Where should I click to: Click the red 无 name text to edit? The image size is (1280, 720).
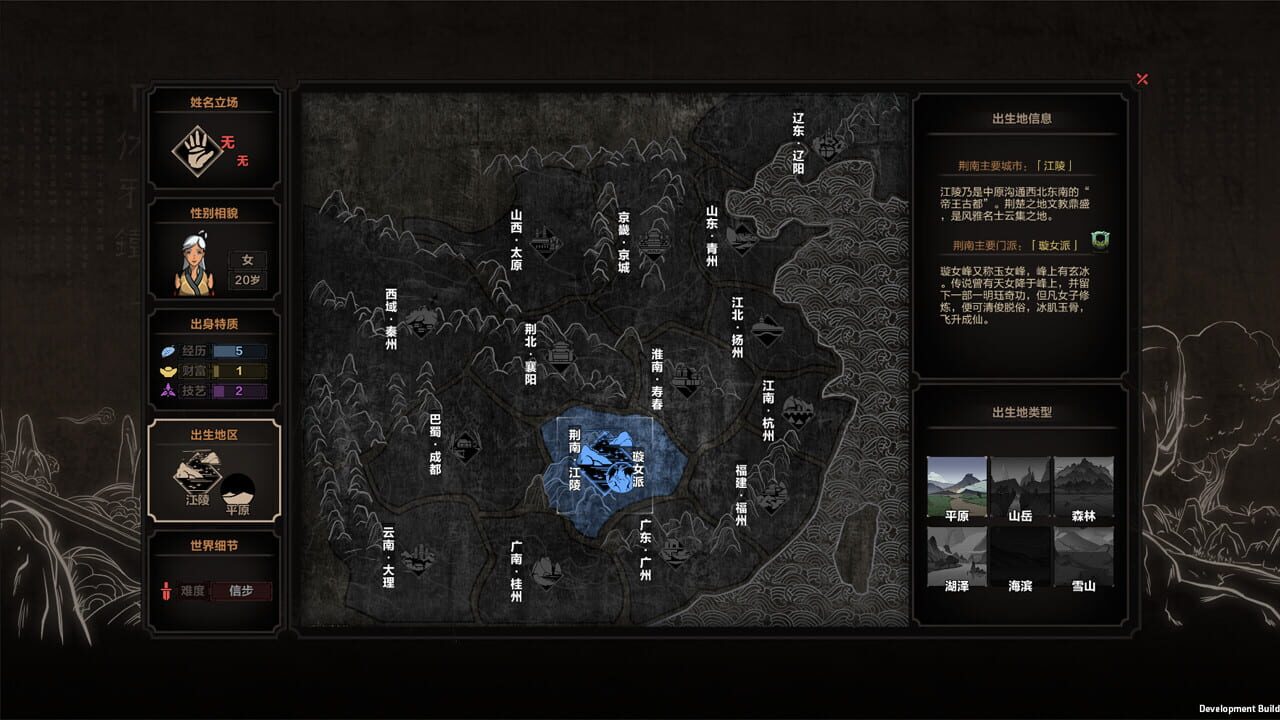[226, 142]
